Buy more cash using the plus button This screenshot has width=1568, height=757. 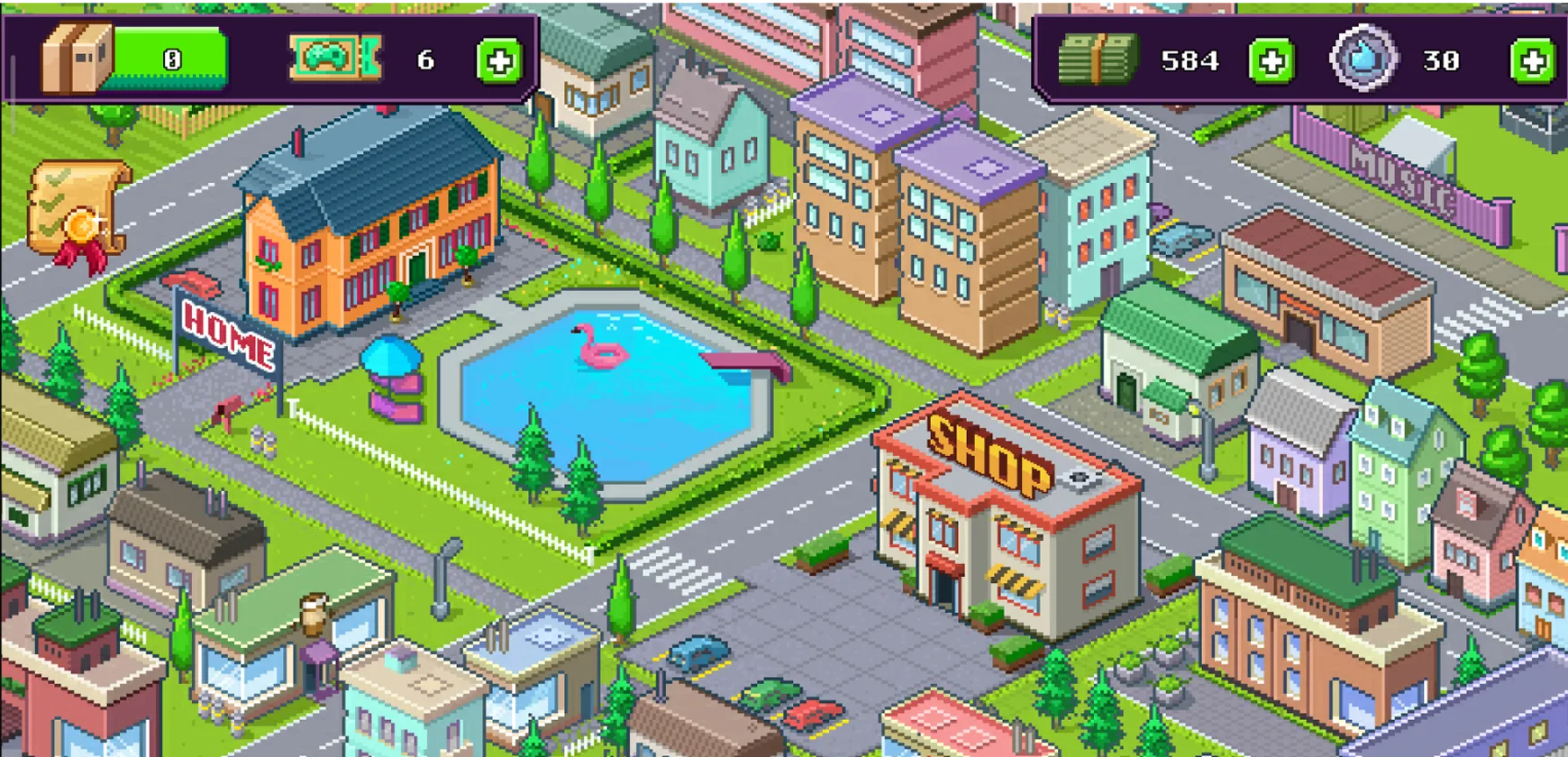pyautogui.click(x=1272, y=61)
